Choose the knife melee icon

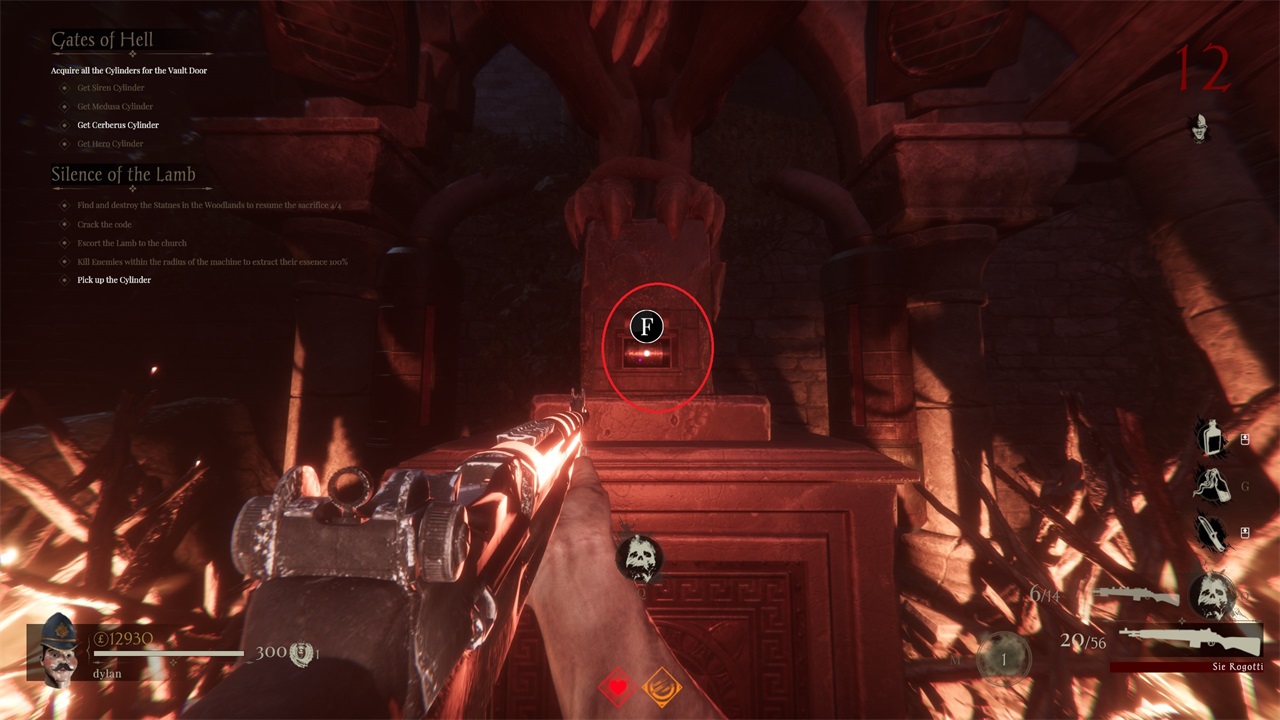pyautogui.click(x=1212, y=533)
